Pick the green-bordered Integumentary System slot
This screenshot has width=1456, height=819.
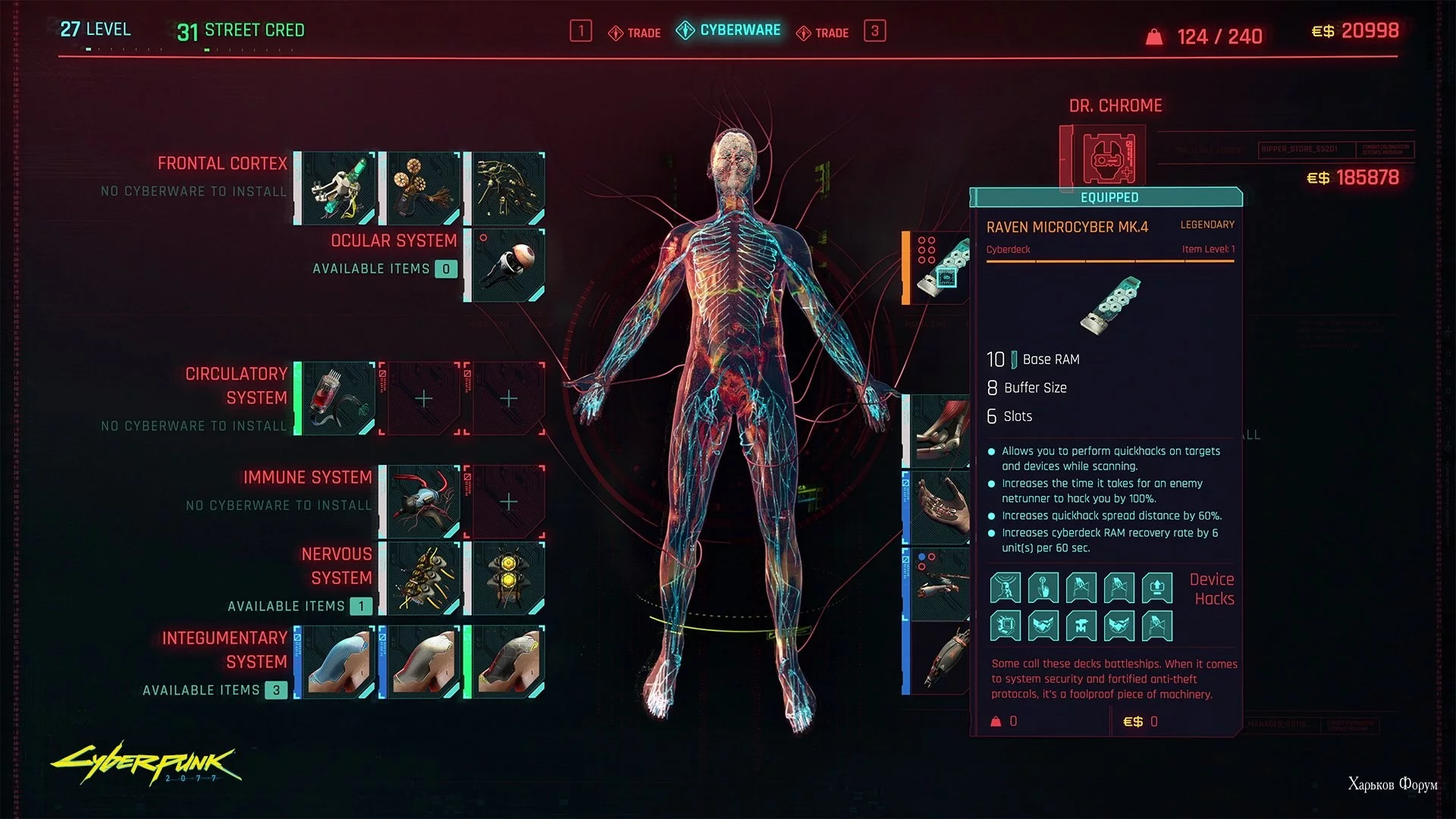[508, 661]
